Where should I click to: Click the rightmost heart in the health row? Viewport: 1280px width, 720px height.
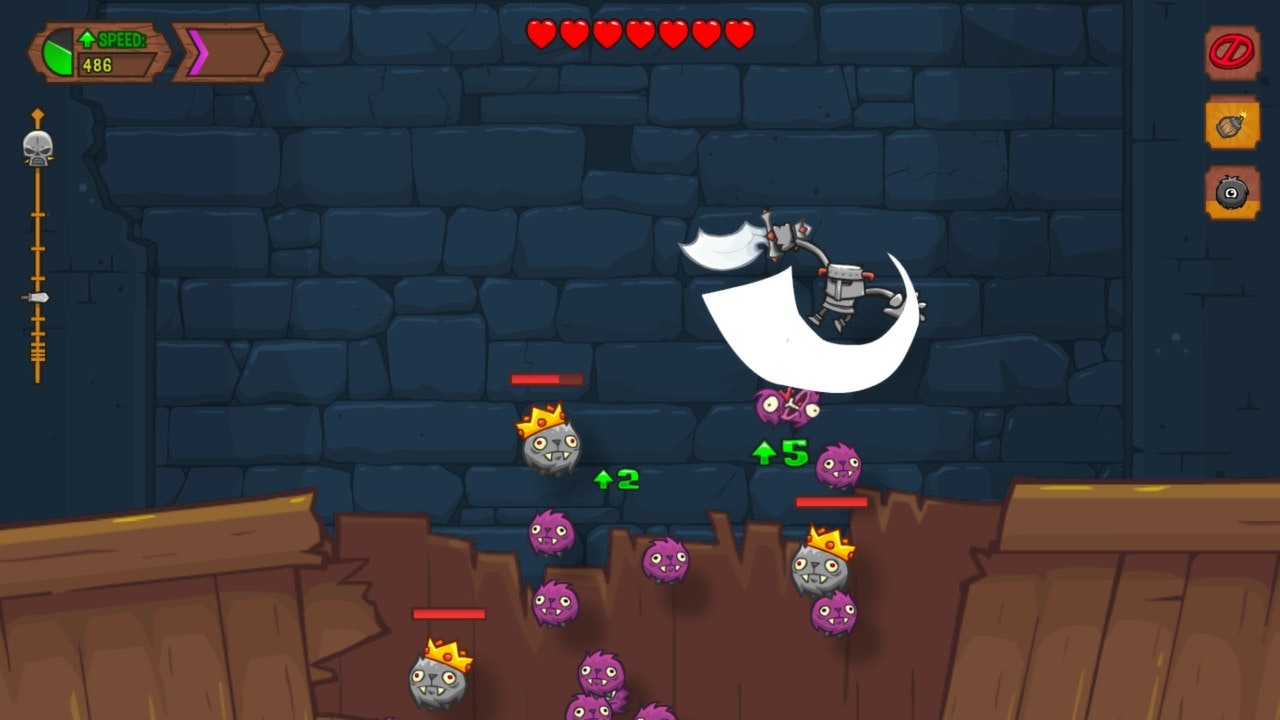(738, 32)
